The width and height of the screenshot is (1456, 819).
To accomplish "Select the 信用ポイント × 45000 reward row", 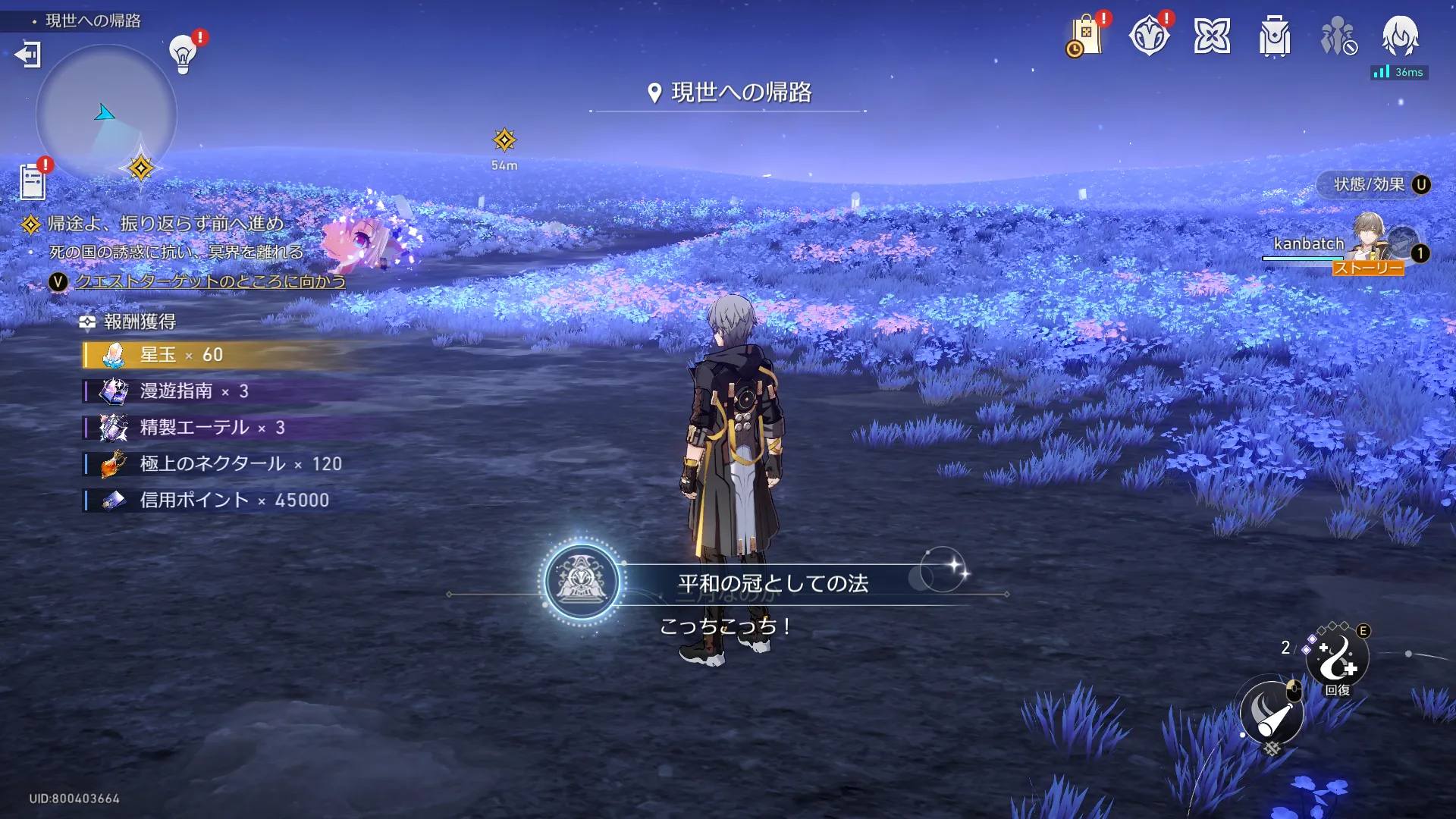I will pyautogui.click(x=234, y=500).
